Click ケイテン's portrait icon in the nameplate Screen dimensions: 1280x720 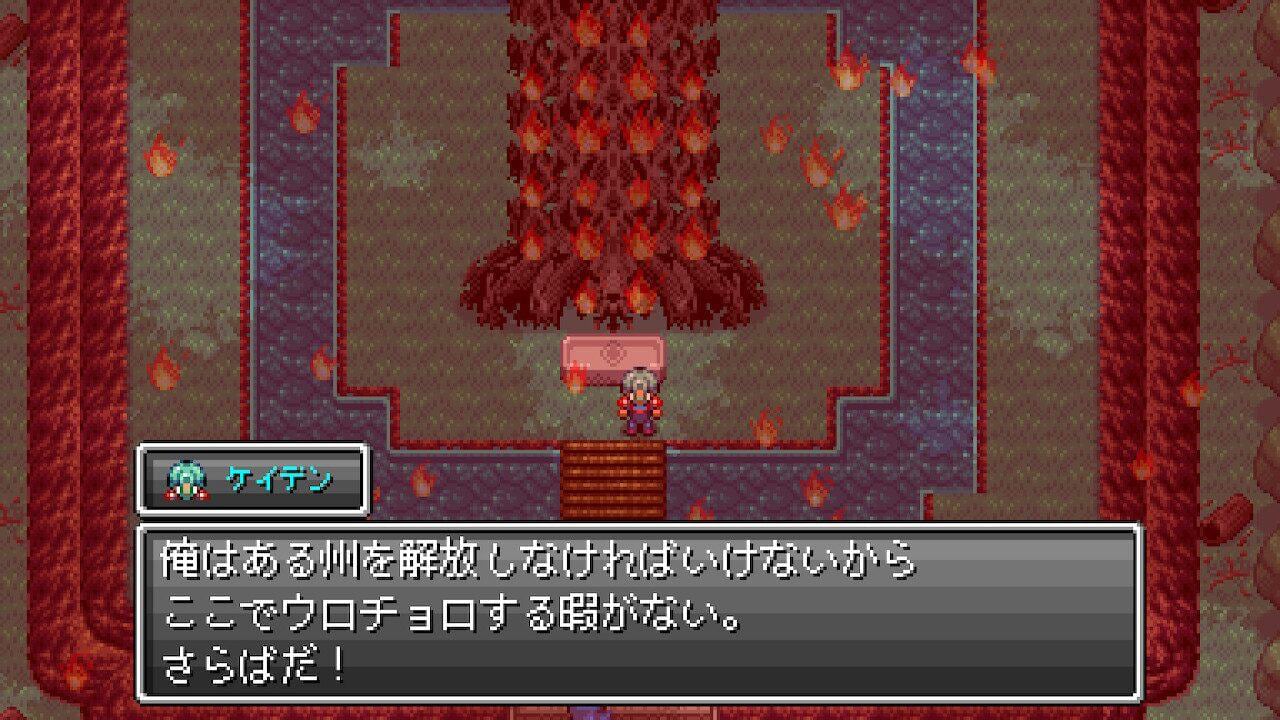(x=186, y=479)
